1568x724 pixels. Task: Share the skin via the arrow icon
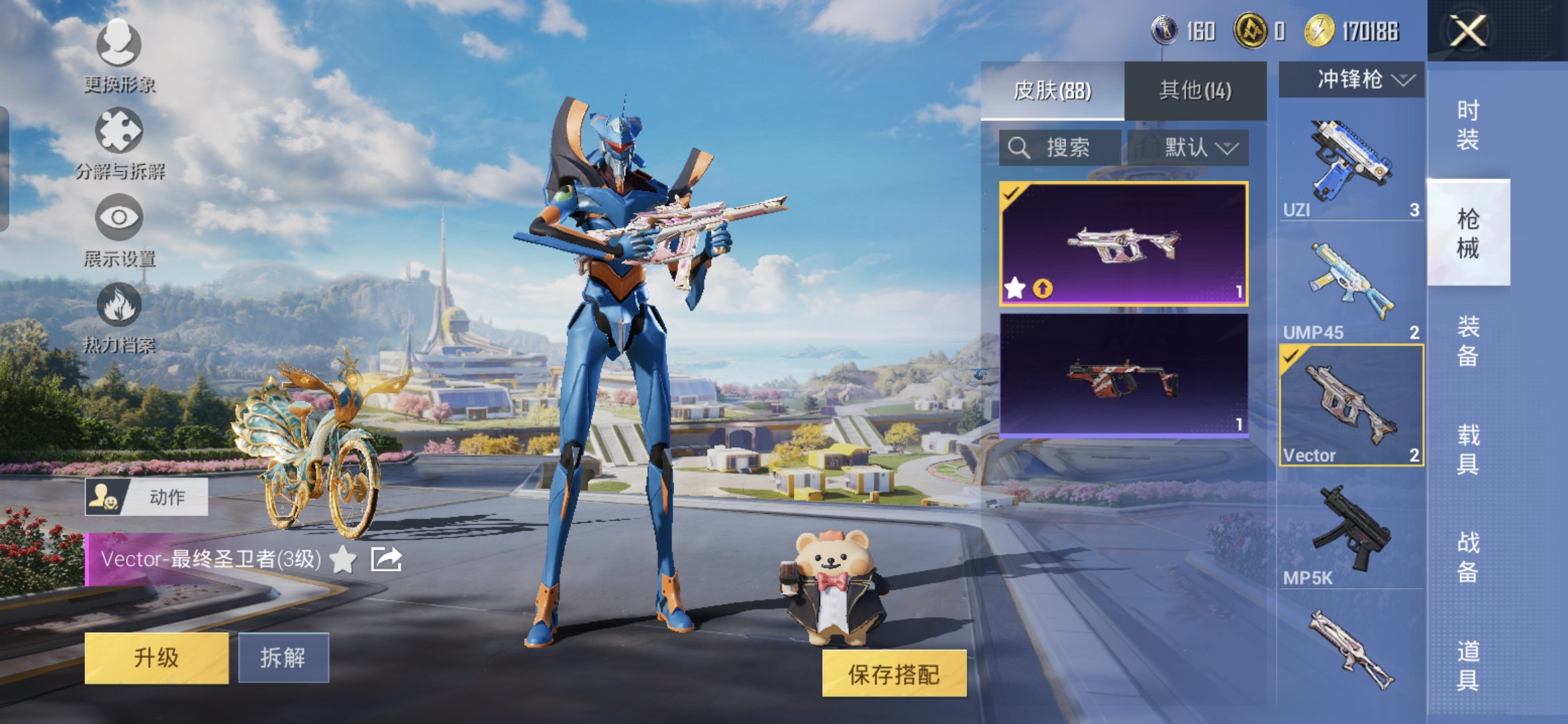[386, 559]
